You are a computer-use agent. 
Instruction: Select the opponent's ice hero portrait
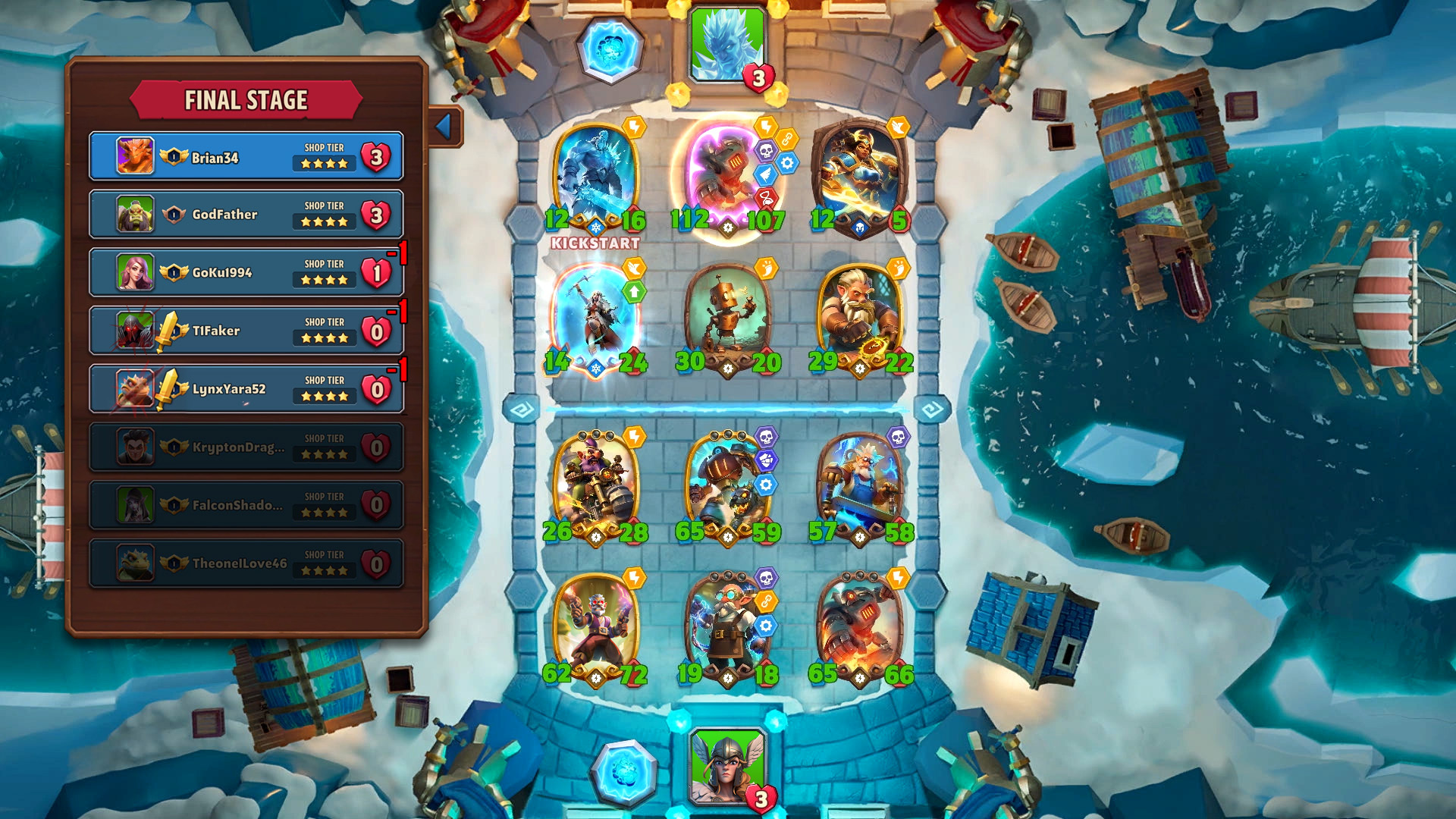[x=727, y=45]
